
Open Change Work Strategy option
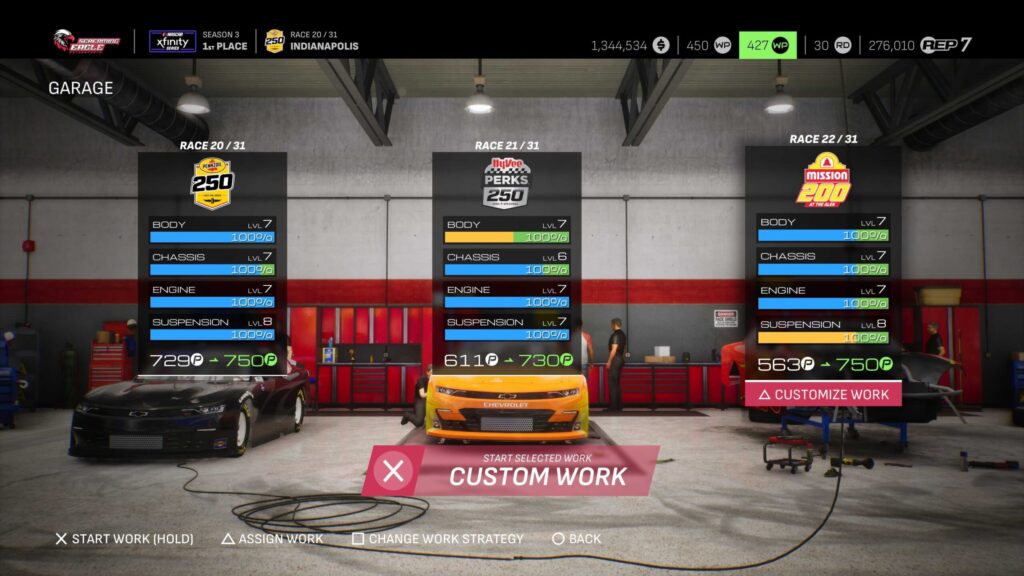click(438, 539)
